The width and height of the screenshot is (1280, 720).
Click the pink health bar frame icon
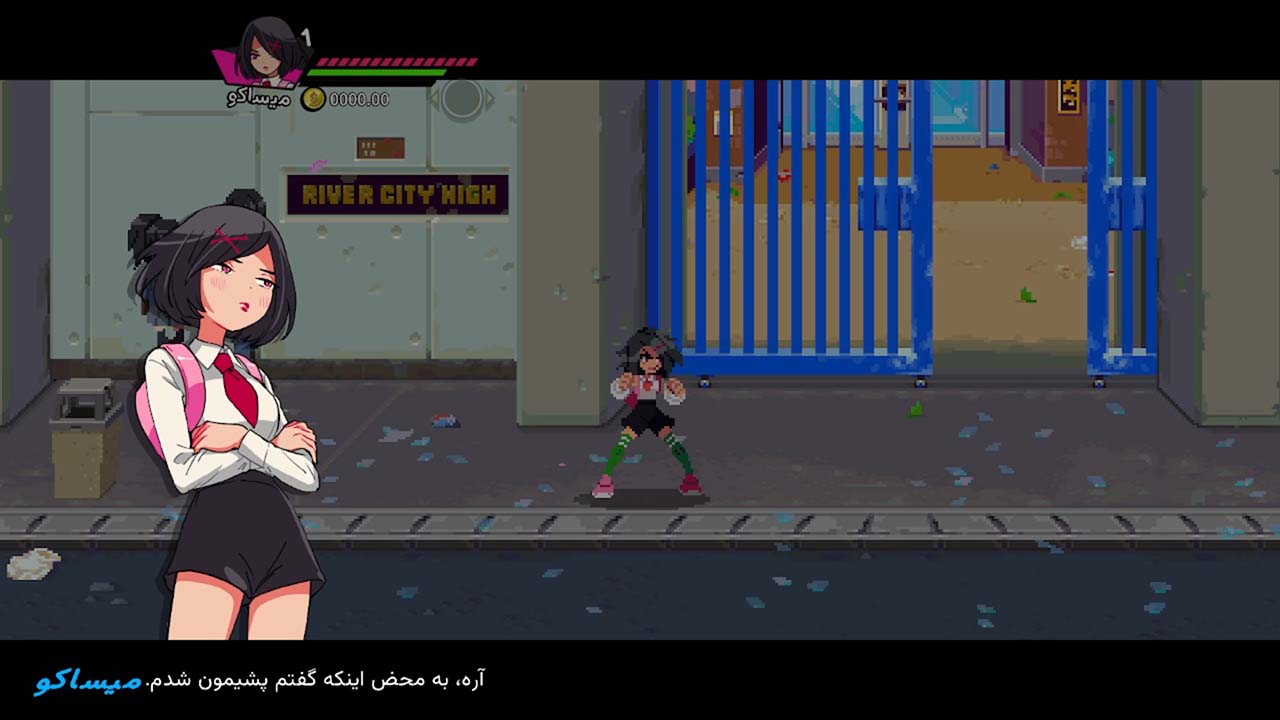[226, 66]
